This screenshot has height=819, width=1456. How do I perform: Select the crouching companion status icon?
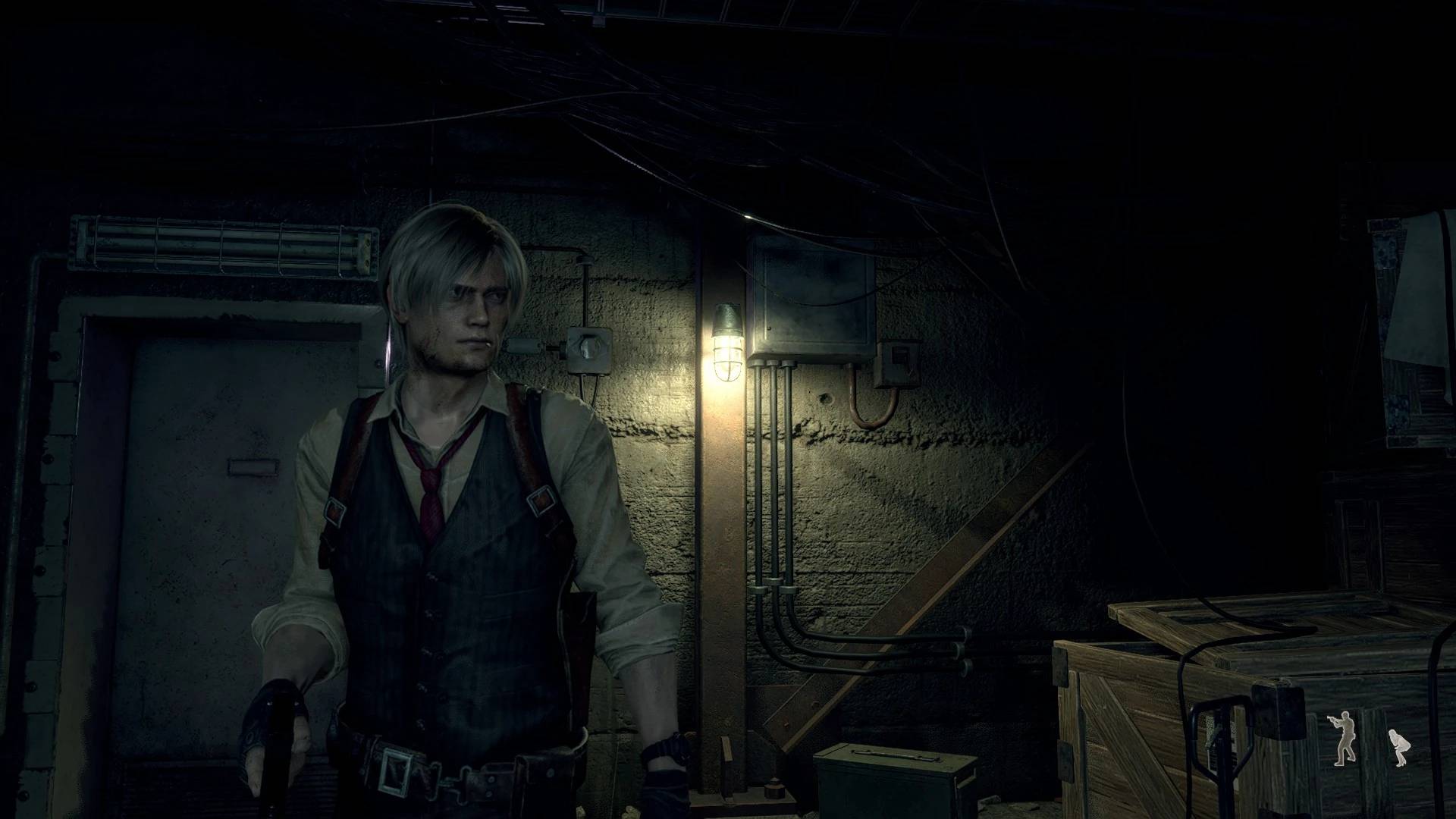coord(1394,746)
